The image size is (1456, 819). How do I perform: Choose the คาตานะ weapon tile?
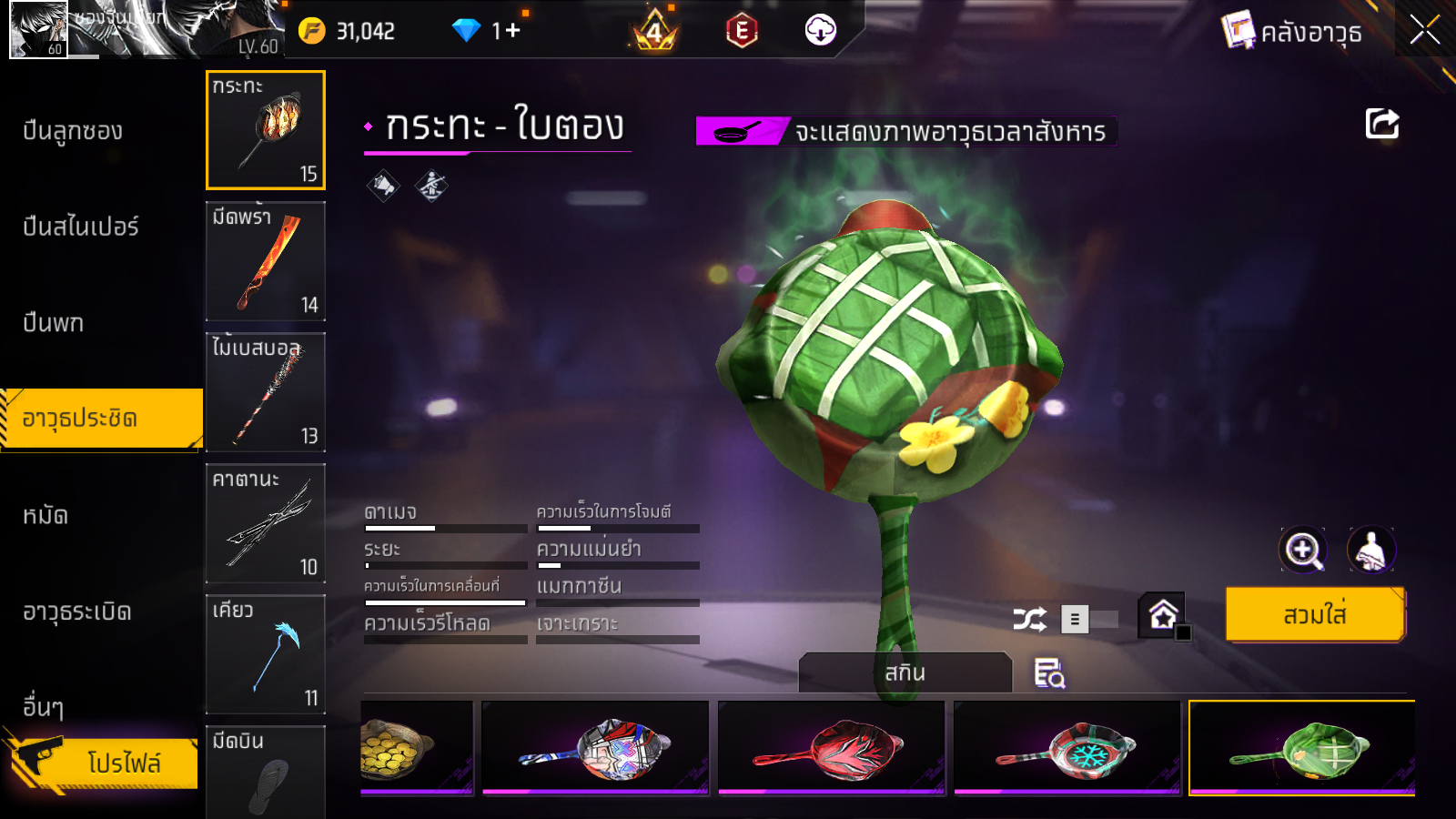point(265,523)
